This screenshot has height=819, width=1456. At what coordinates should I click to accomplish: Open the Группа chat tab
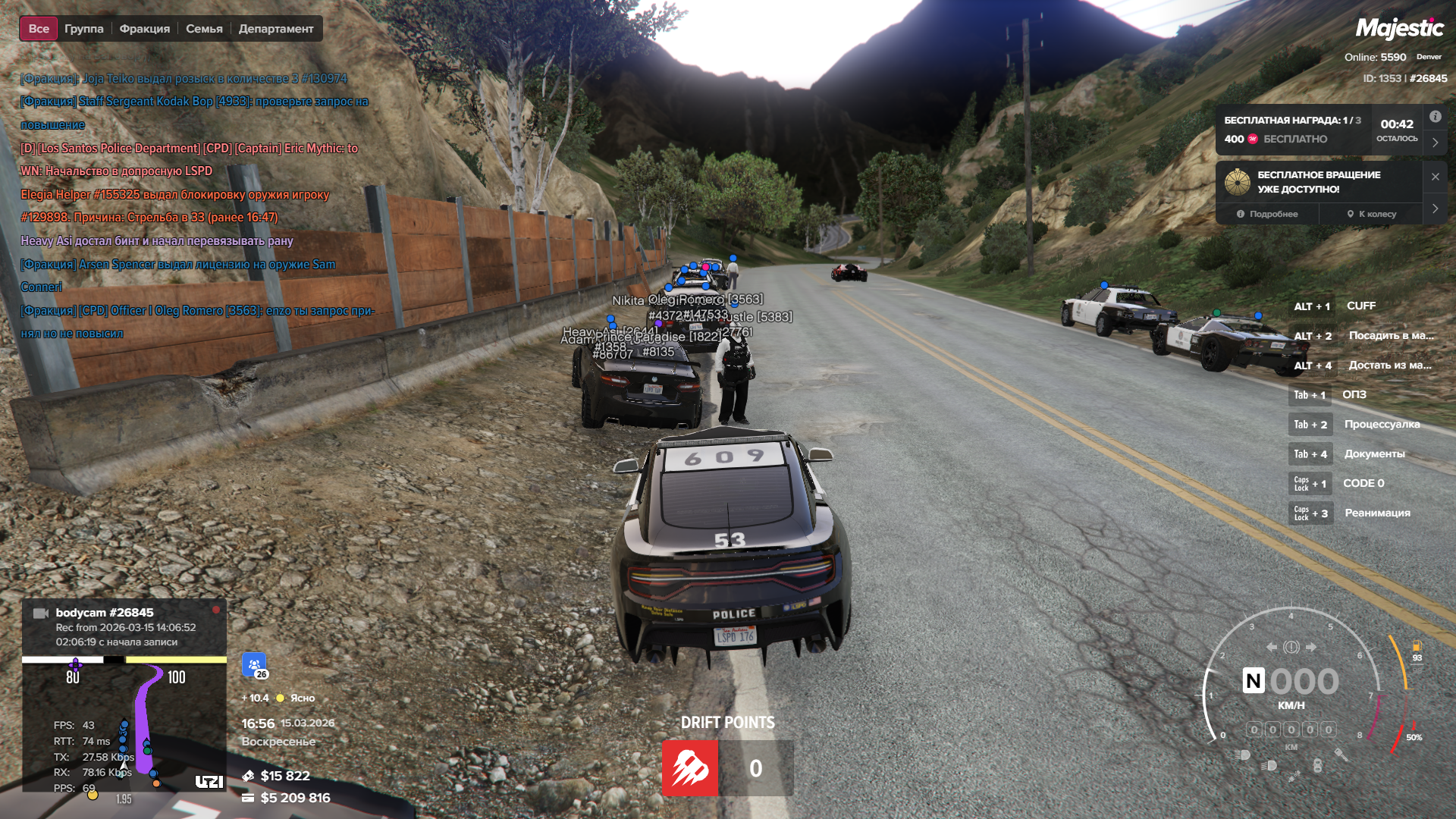pos(83,29)
